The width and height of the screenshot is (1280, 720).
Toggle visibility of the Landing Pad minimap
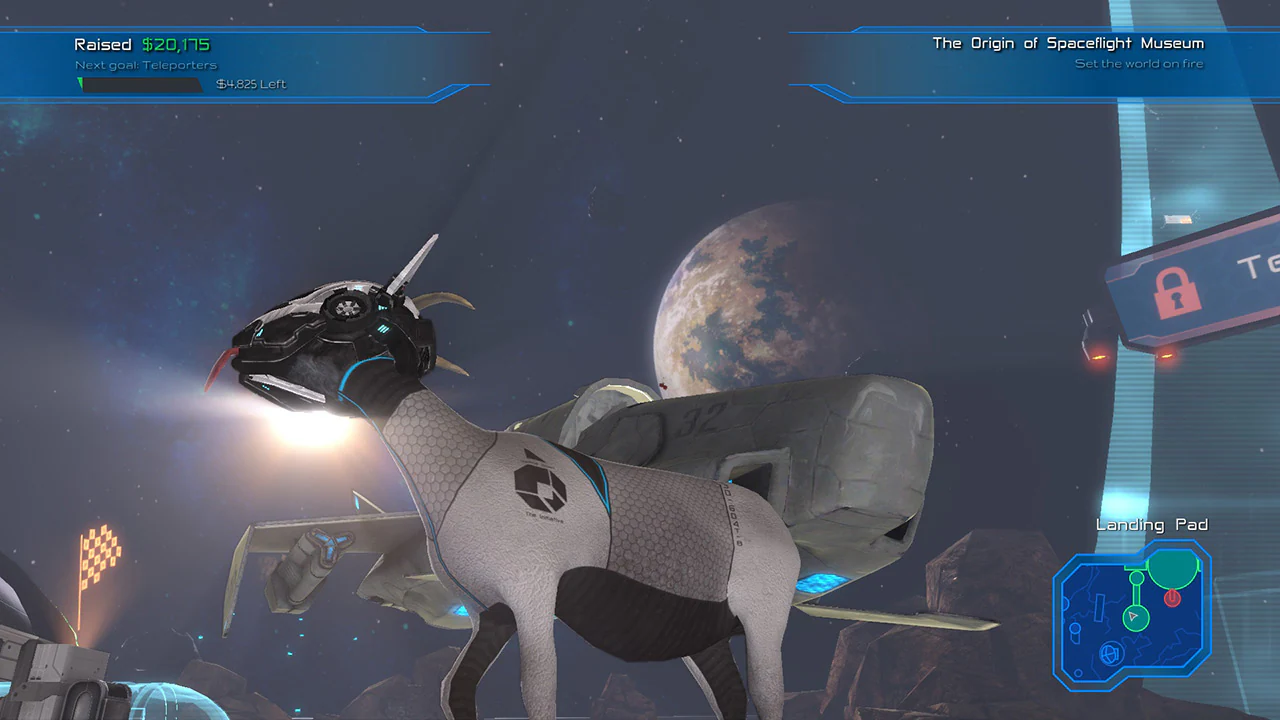point(1150,524)
